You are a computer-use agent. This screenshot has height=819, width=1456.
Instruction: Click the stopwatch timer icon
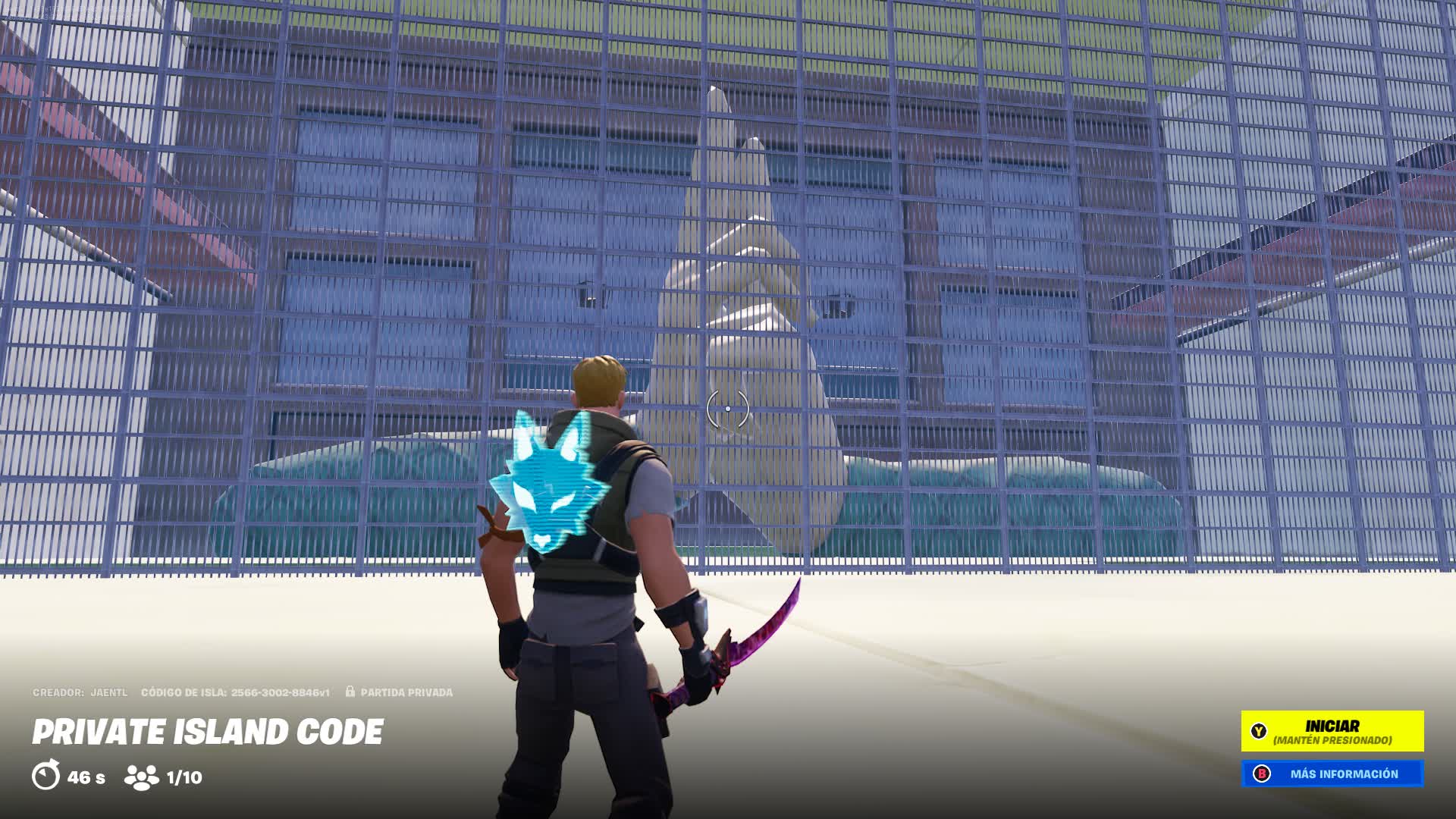click(46, 775)
